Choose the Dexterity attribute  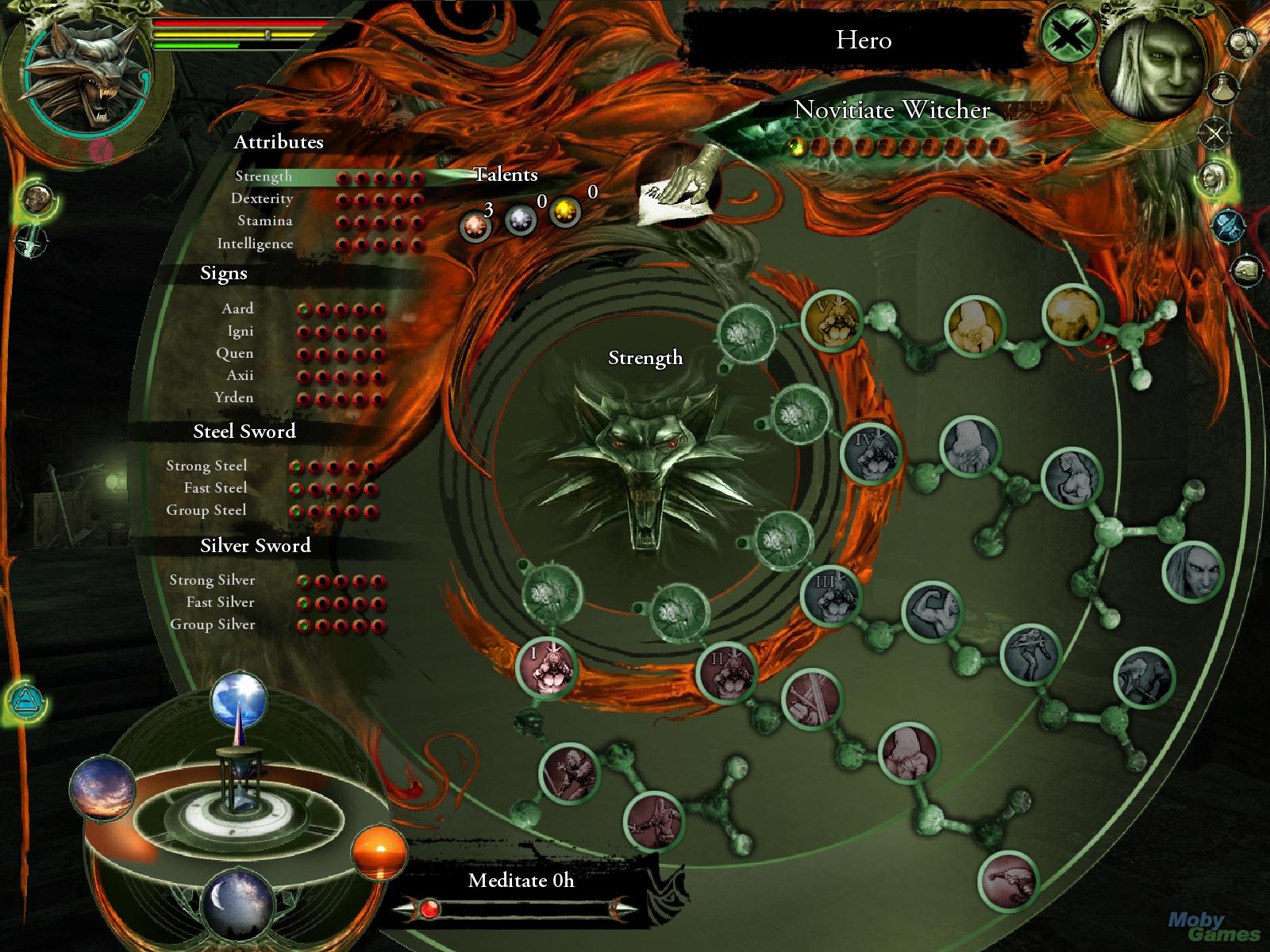(262, 199)
